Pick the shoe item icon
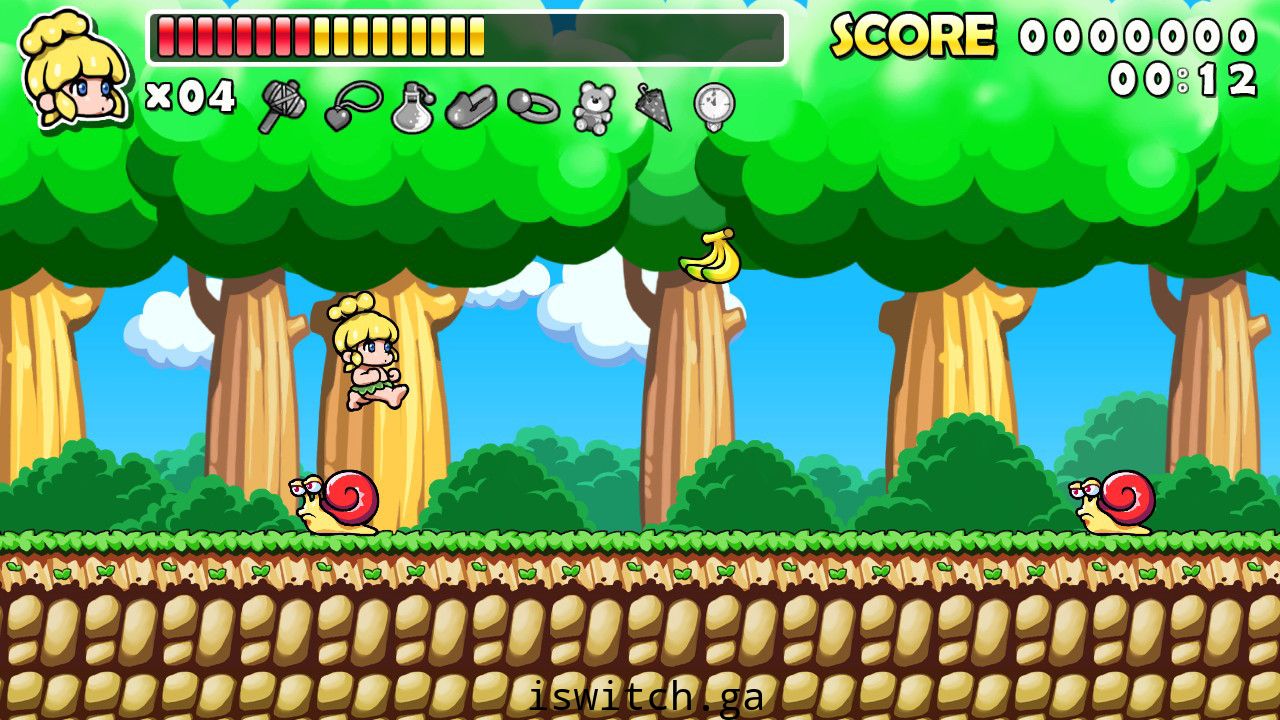 coord(470,106)
